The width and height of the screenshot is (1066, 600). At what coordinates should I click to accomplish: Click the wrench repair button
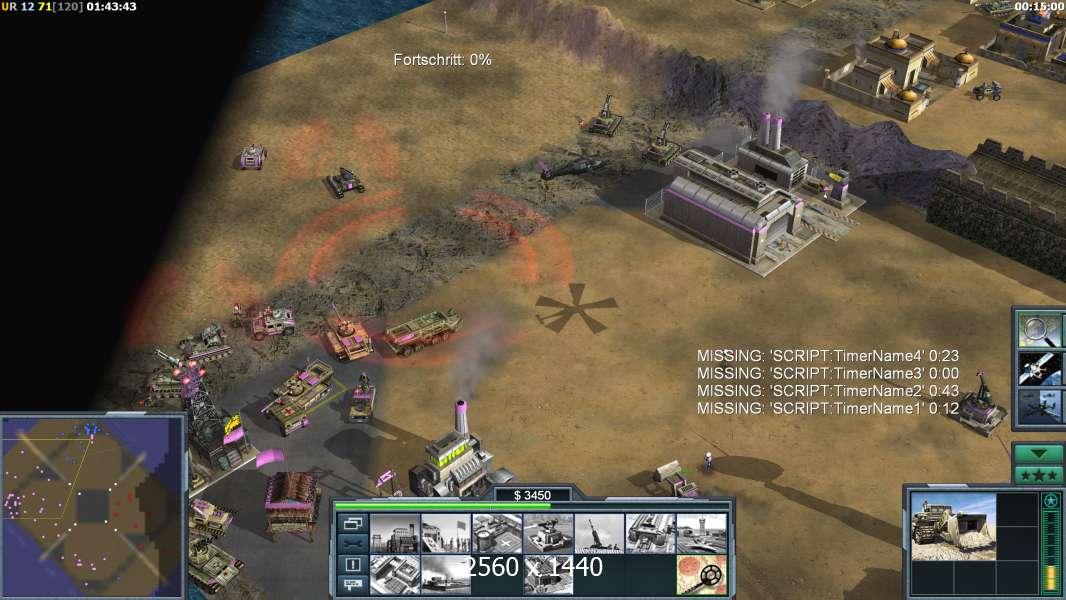point(352,544)
